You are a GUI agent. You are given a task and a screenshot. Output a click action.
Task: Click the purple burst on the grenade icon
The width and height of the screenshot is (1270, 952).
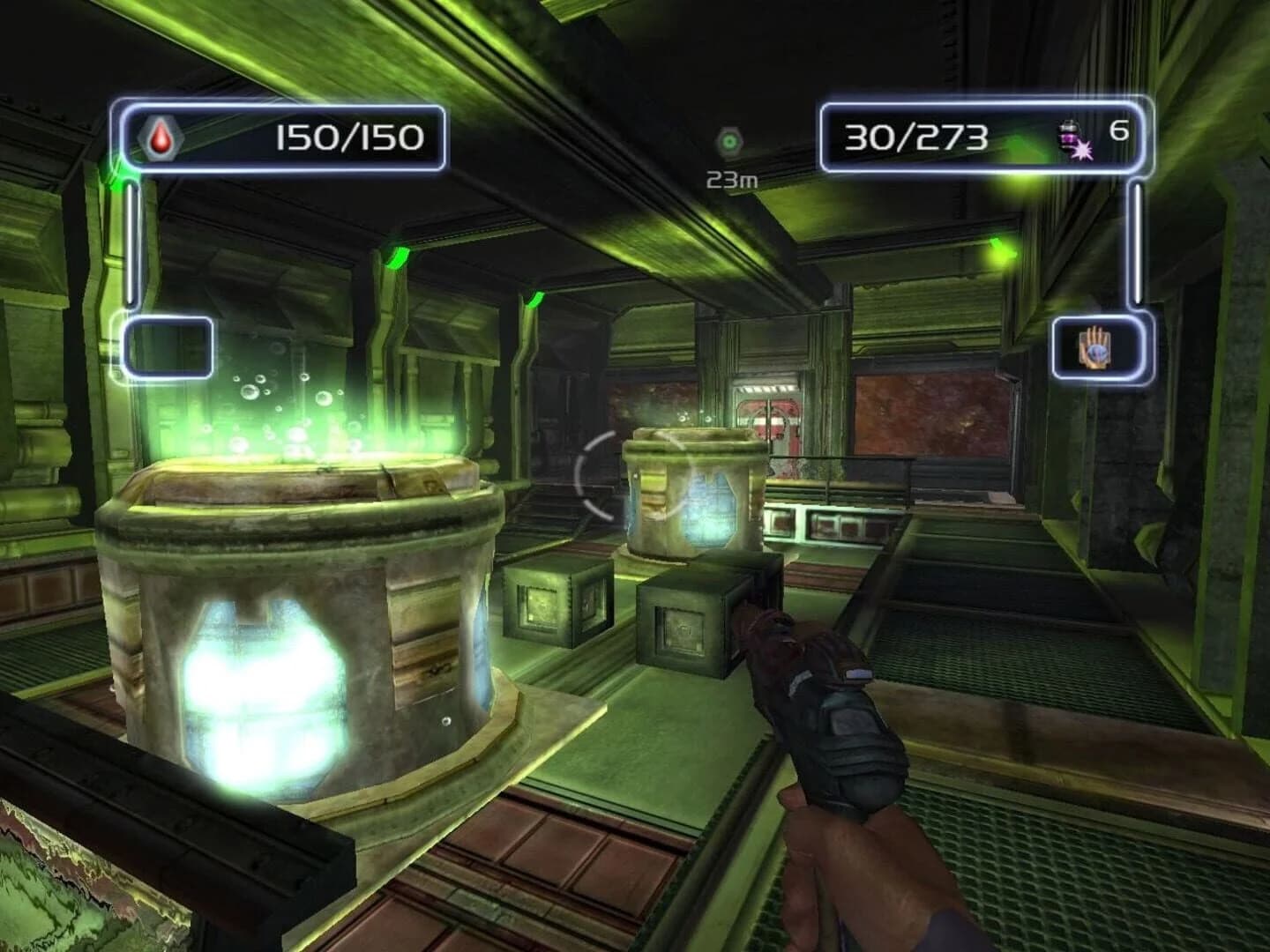click(1082, 150)
